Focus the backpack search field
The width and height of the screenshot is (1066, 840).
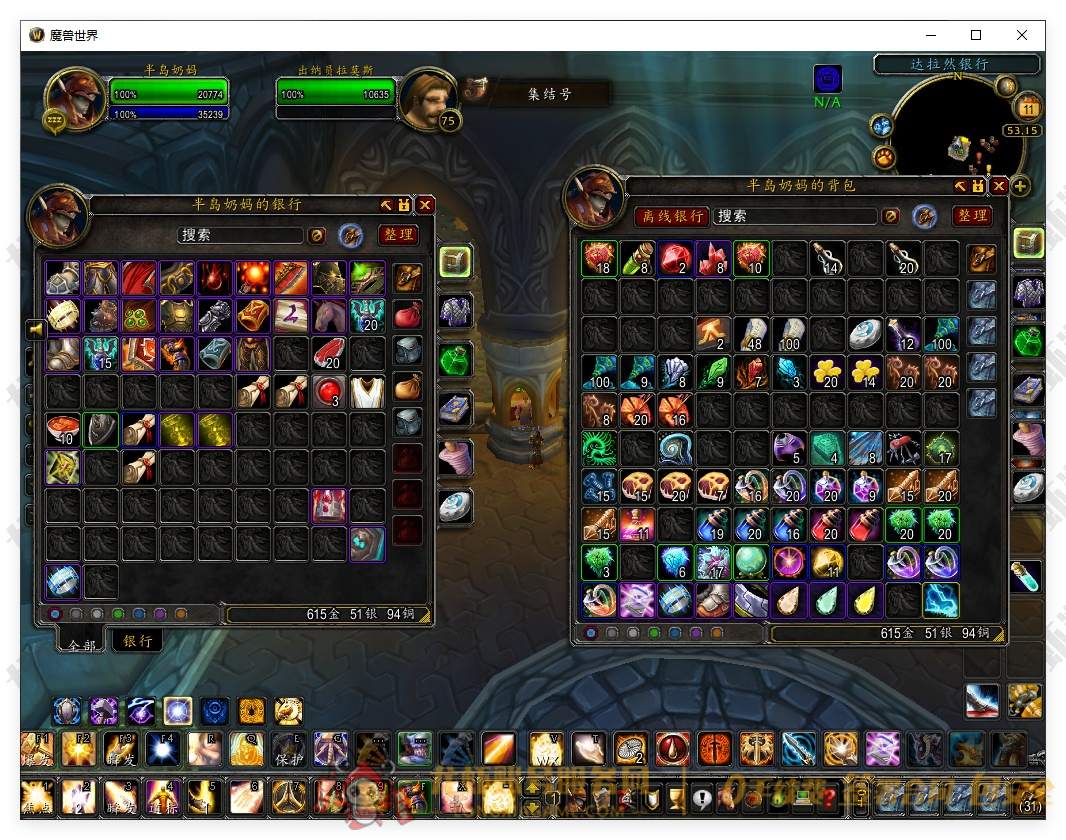(795, 216)
